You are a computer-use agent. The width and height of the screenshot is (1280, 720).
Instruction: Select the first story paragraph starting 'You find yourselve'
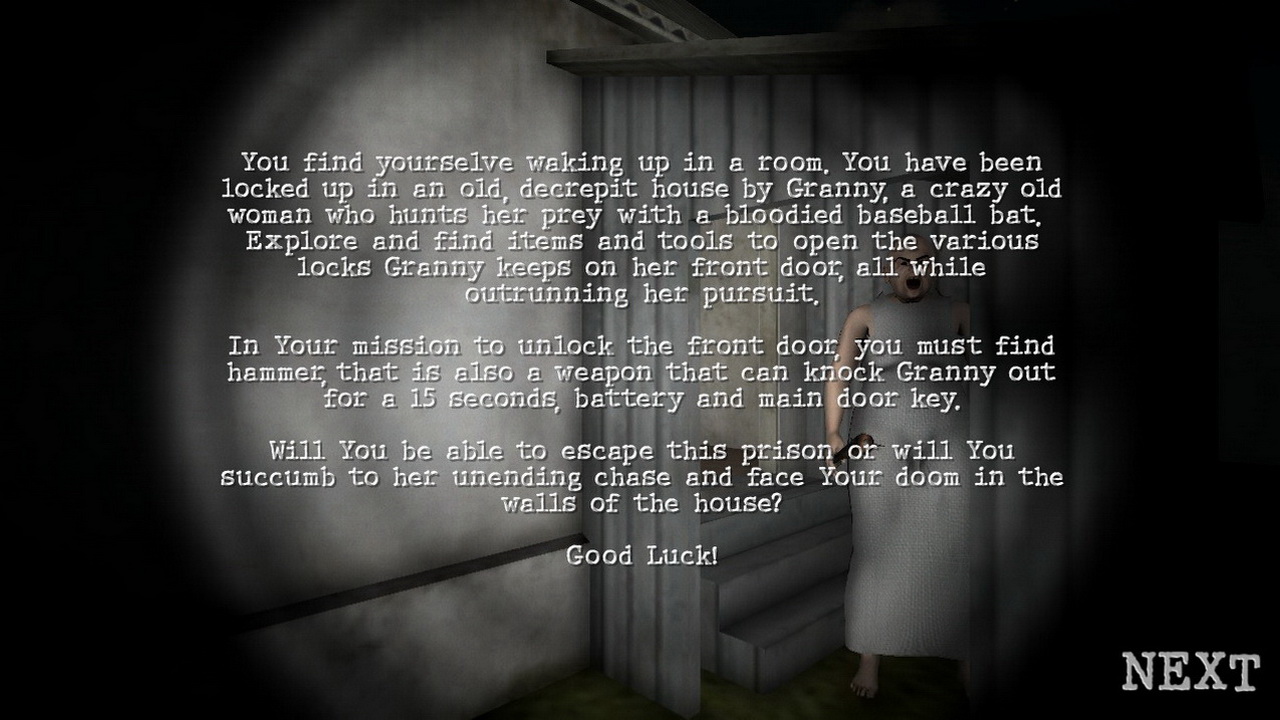pyautogui.click(x=640, y=215)
